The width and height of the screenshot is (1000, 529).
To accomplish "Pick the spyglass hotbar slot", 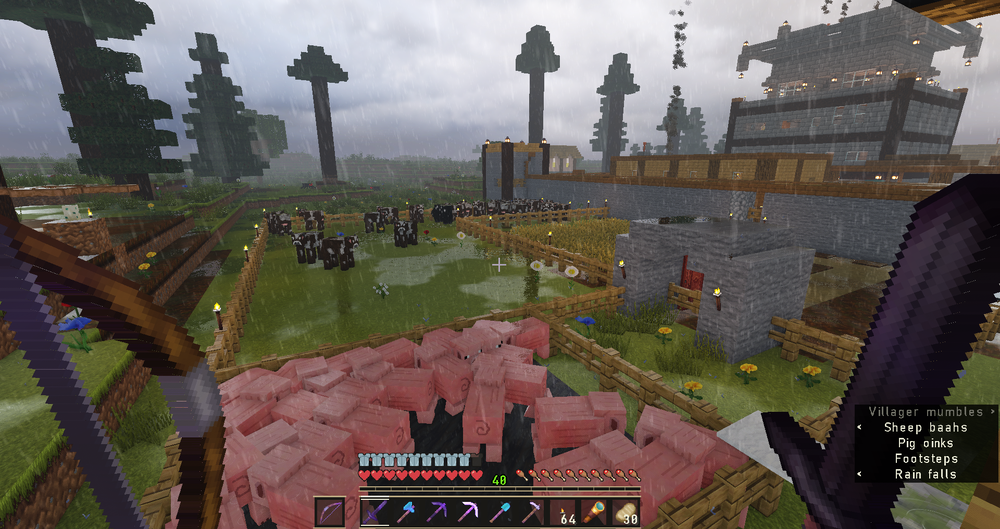I will coord(596,512).
